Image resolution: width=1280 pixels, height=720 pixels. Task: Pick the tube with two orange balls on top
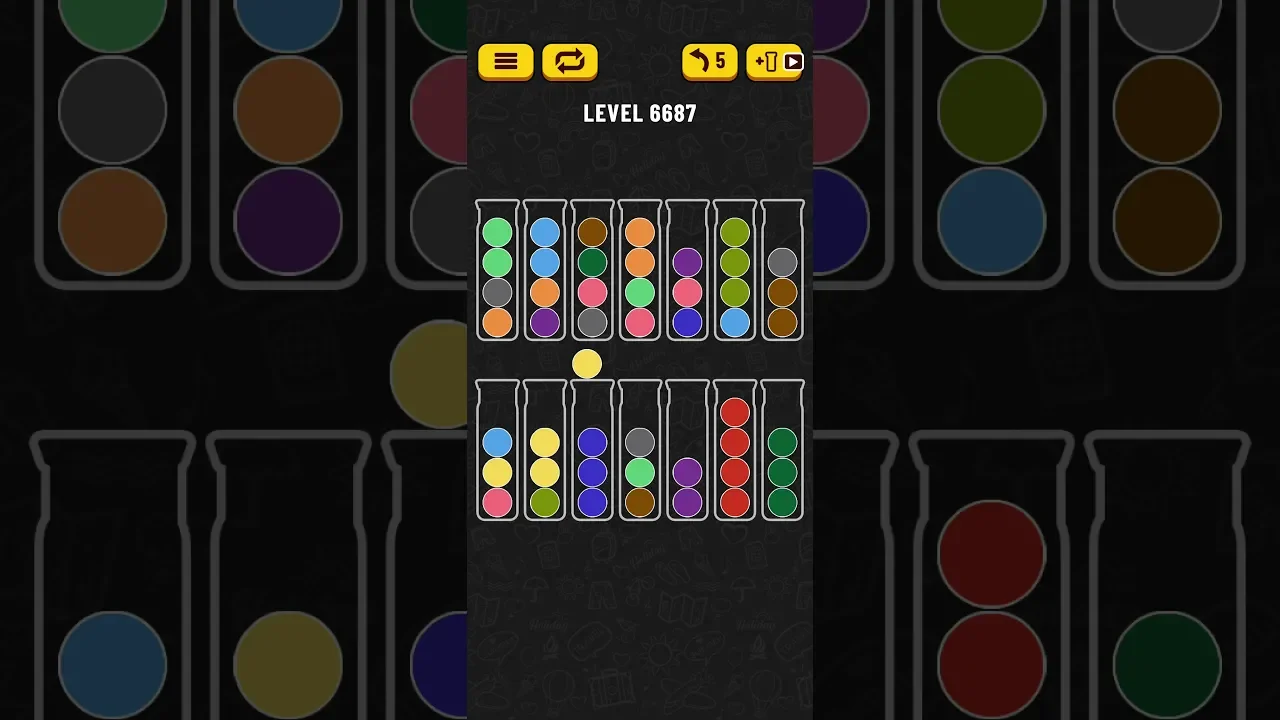[x=640, y=272]
